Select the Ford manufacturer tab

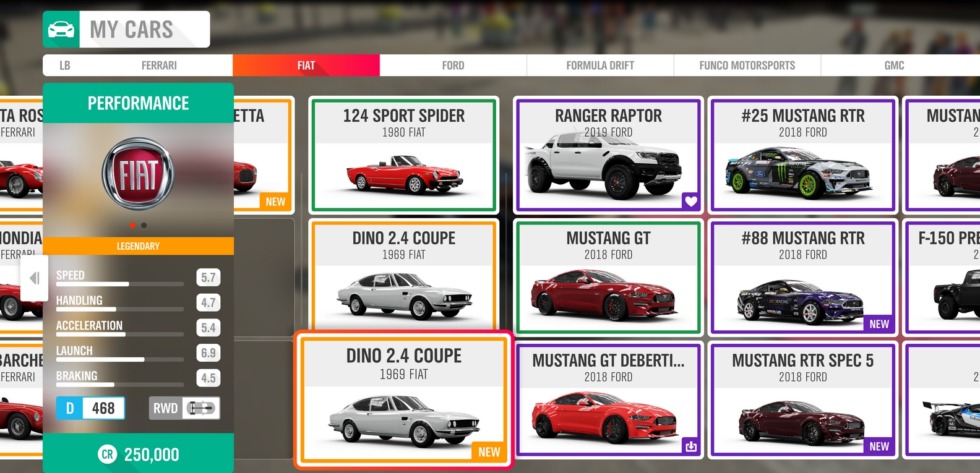click(453, 66)
